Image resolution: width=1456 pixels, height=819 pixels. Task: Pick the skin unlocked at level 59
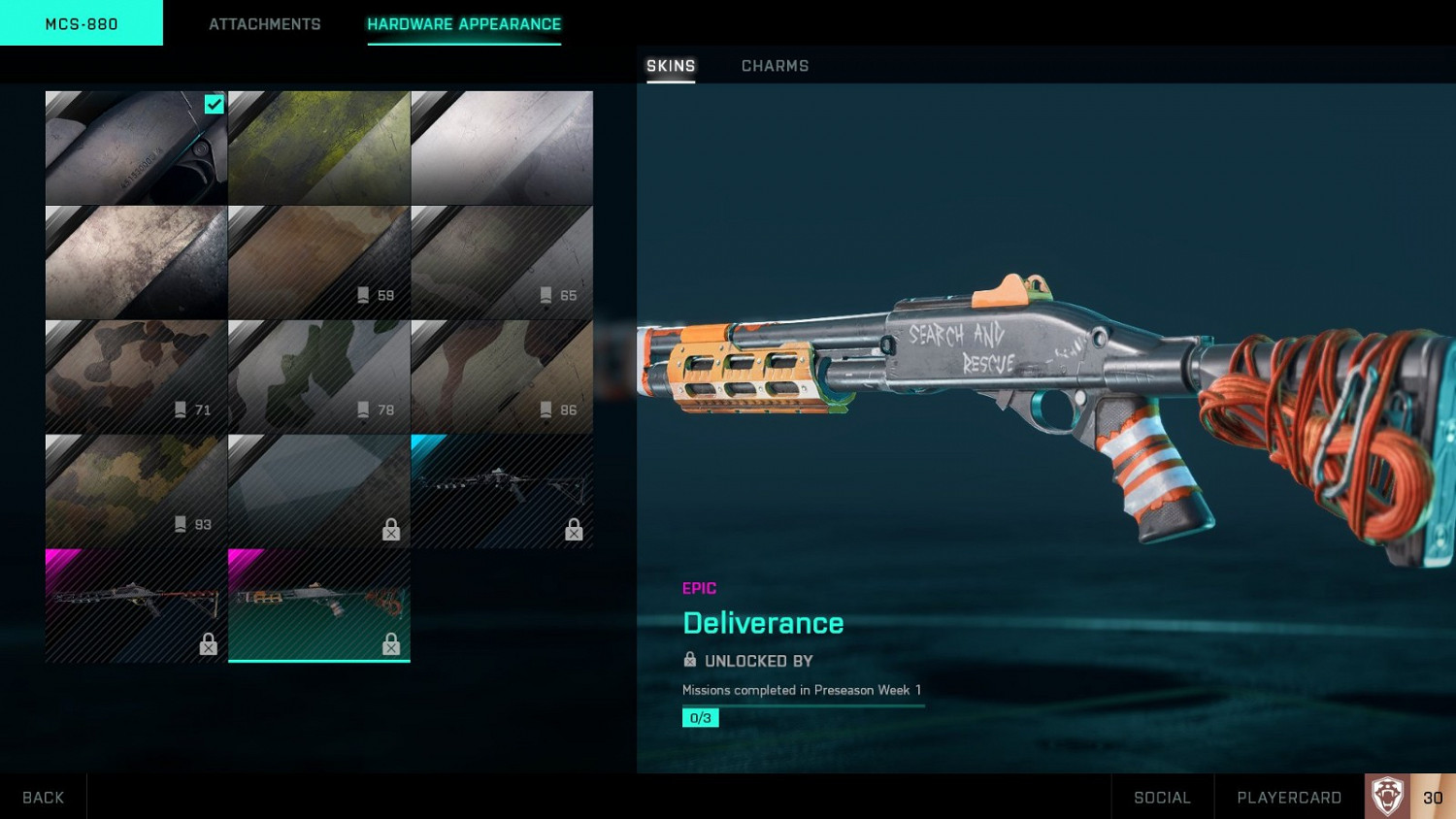(x=318, y=262)
